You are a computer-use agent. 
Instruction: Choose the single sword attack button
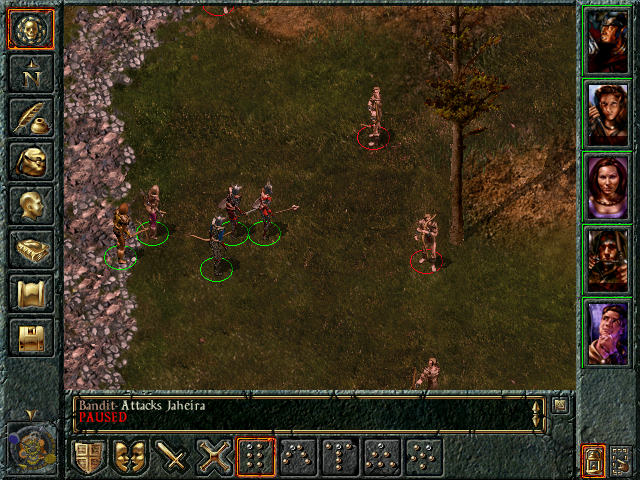tap(173, 456)
